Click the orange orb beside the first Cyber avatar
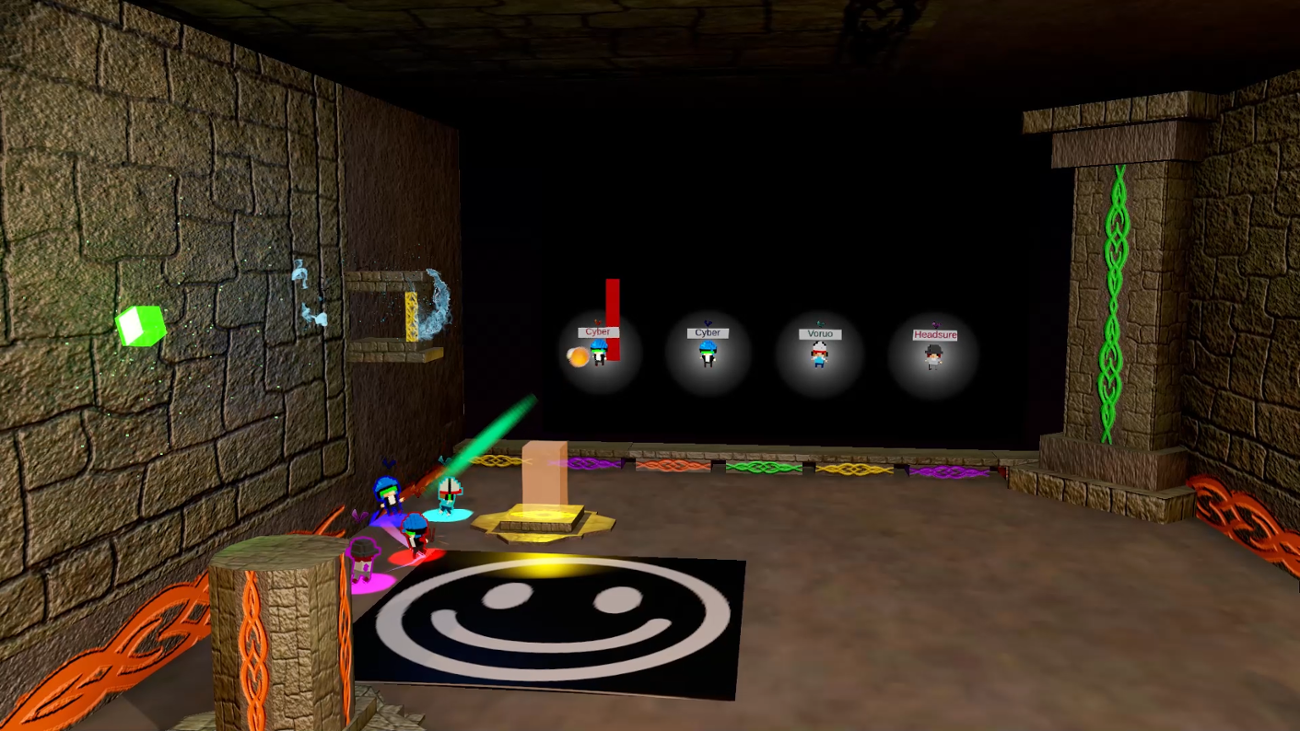The height and width of the screenshot is (731, 1300). point(576,354)
